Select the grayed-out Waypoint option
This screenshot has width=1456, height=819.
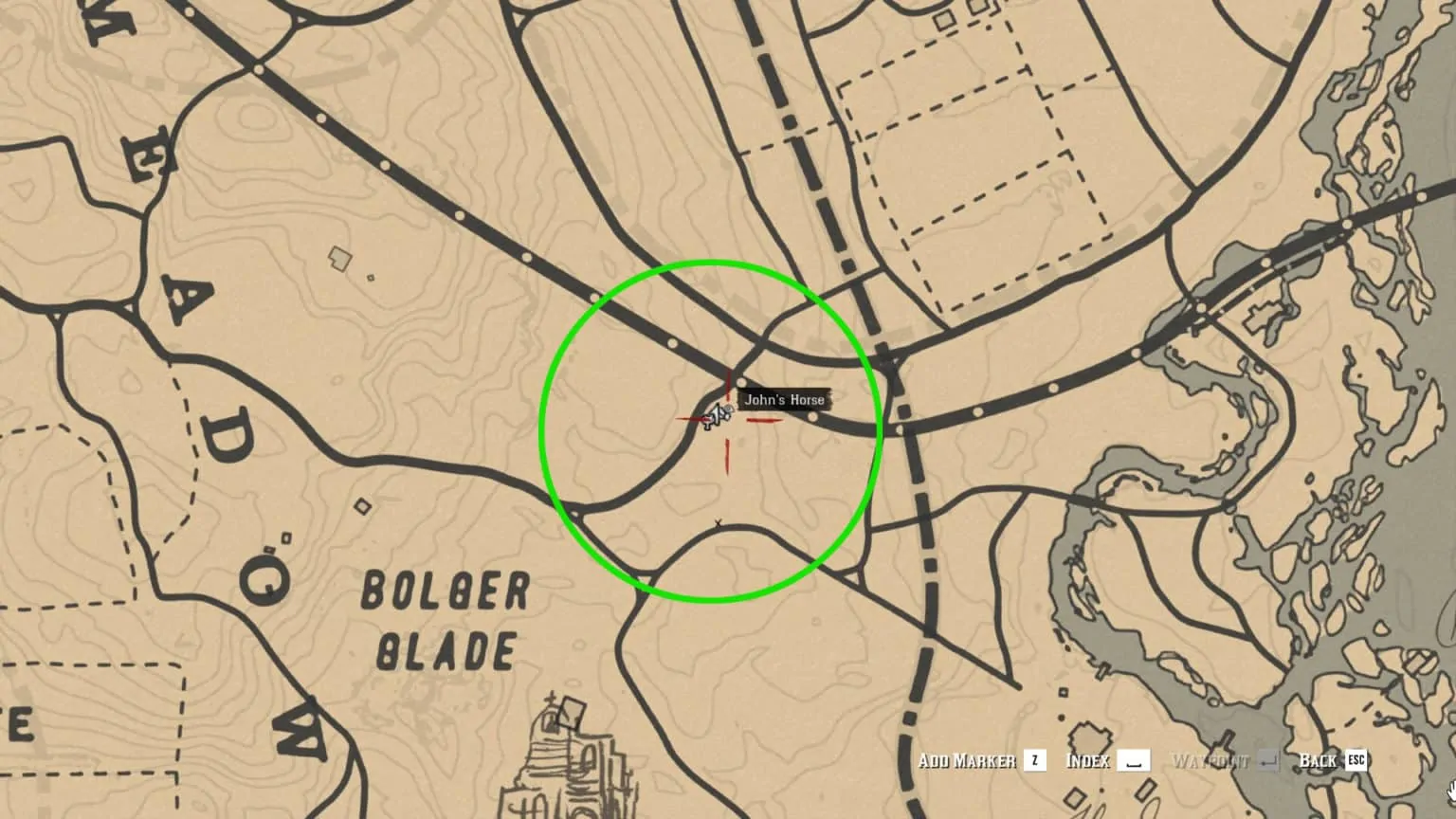pyautogui.click(x=1210, y=759)
